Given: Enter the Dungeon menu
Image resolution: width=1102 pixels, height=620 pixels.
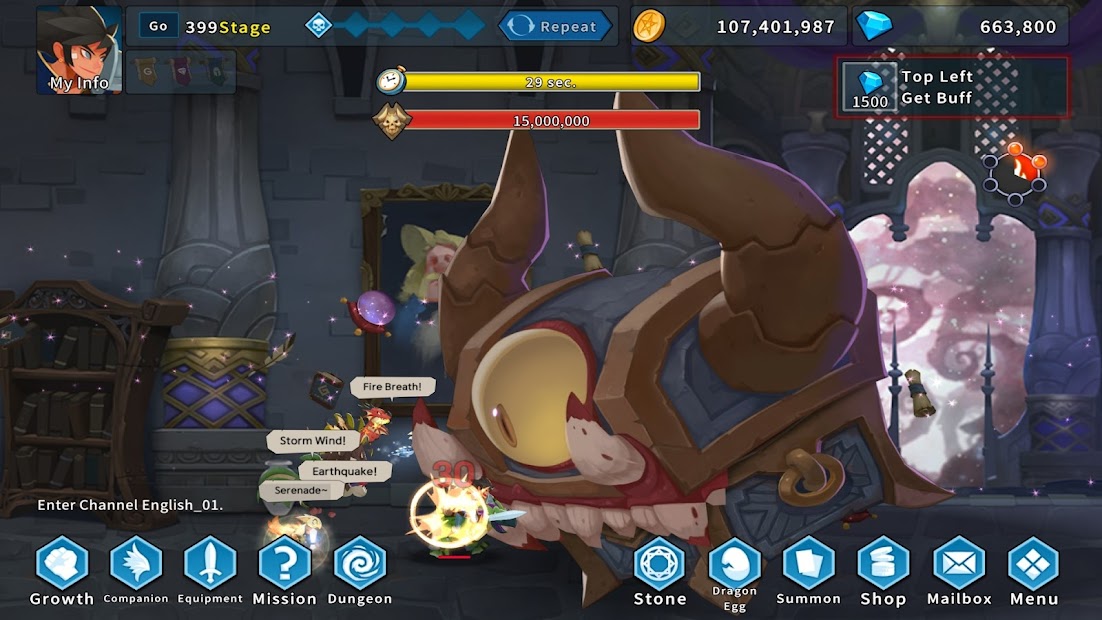Looking at the screenshot, I should [359, 565].
